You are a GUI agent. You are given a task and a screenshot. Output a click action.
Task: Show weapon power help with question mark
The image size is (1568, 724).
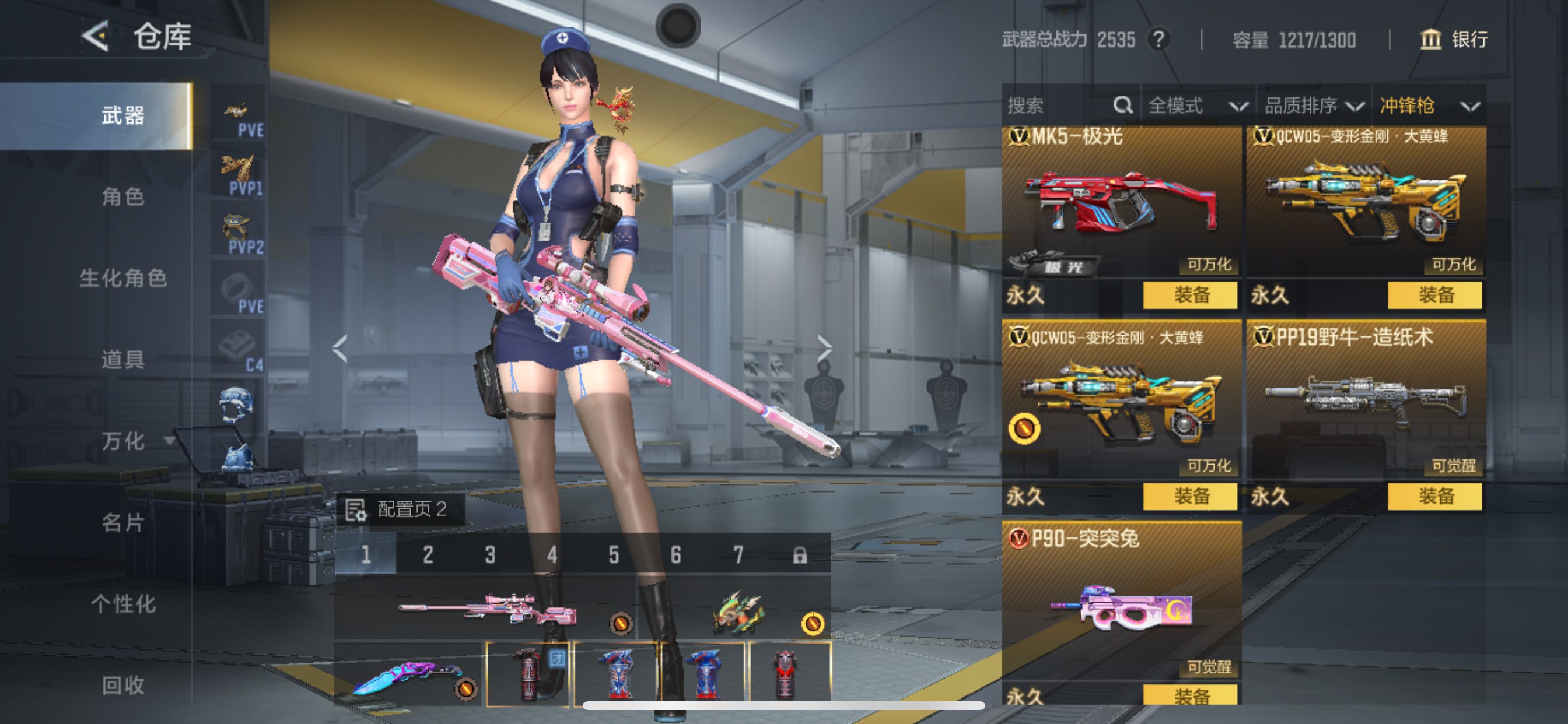(x=1158, y=40)
